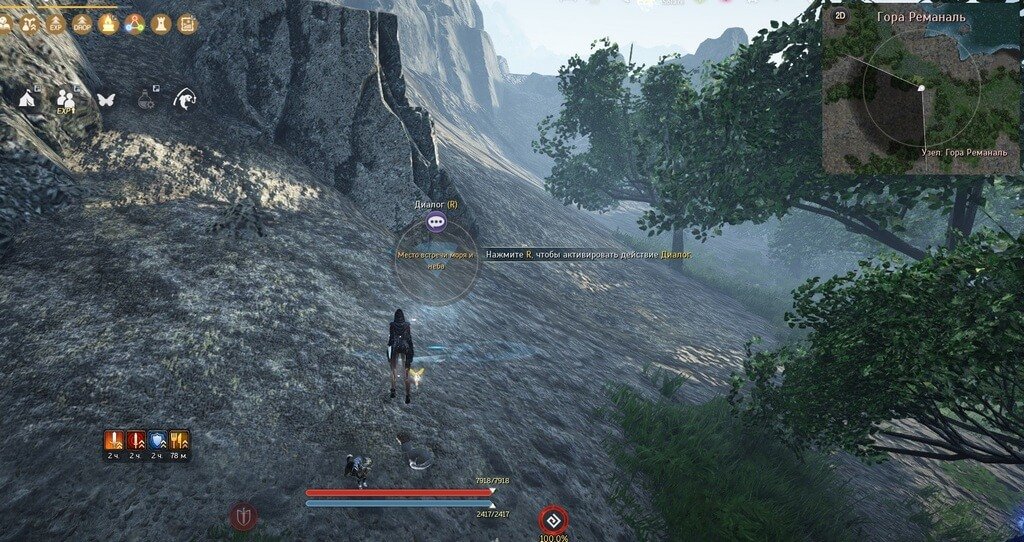Select the fork and knife food buff
Image resolution: width=1024 pixels, height=542 pixels.
pyautogui.click(x=179, y=439)
